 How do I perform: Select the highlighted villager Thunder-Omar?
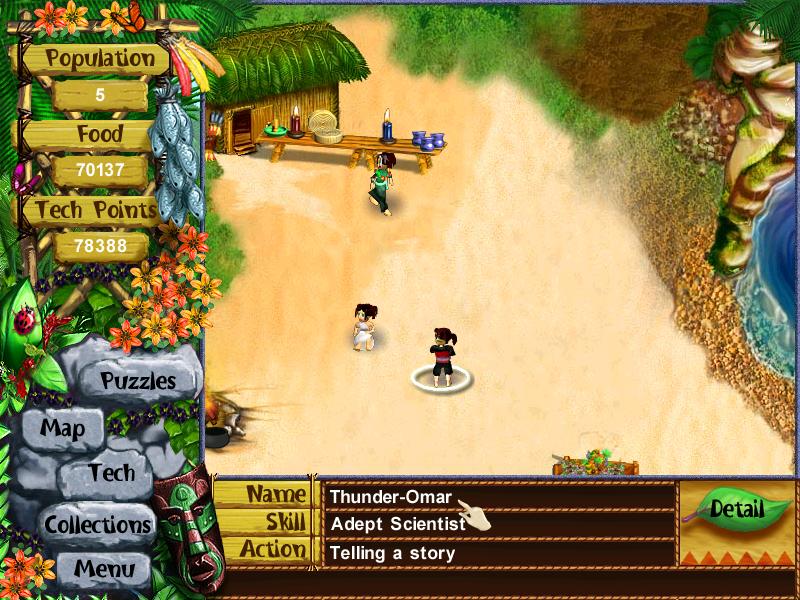click(x=442, y=358)
